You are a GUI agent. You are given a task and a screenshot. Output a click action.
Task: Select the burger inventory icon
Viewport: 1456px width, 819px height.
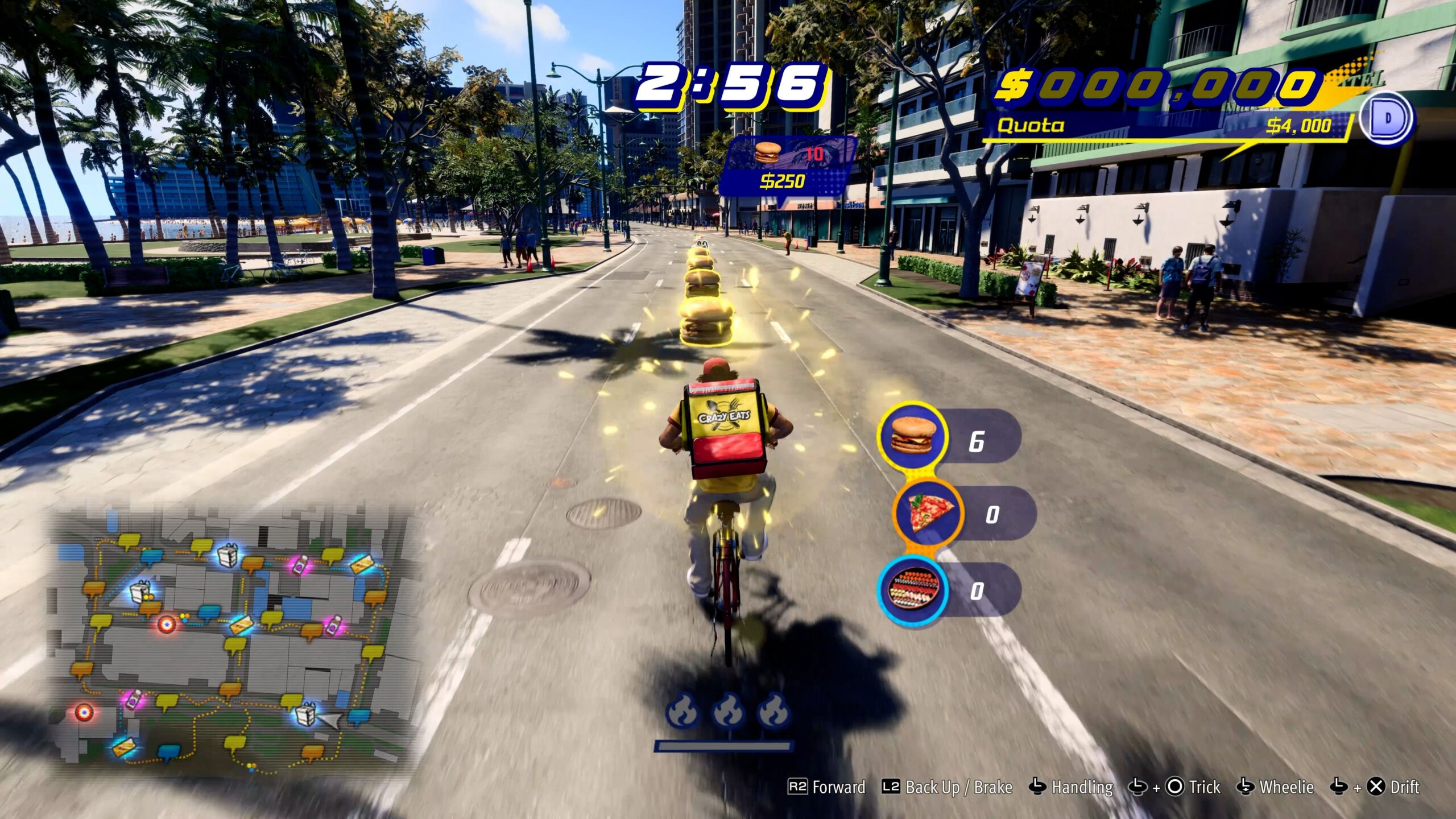coord(912,437)
